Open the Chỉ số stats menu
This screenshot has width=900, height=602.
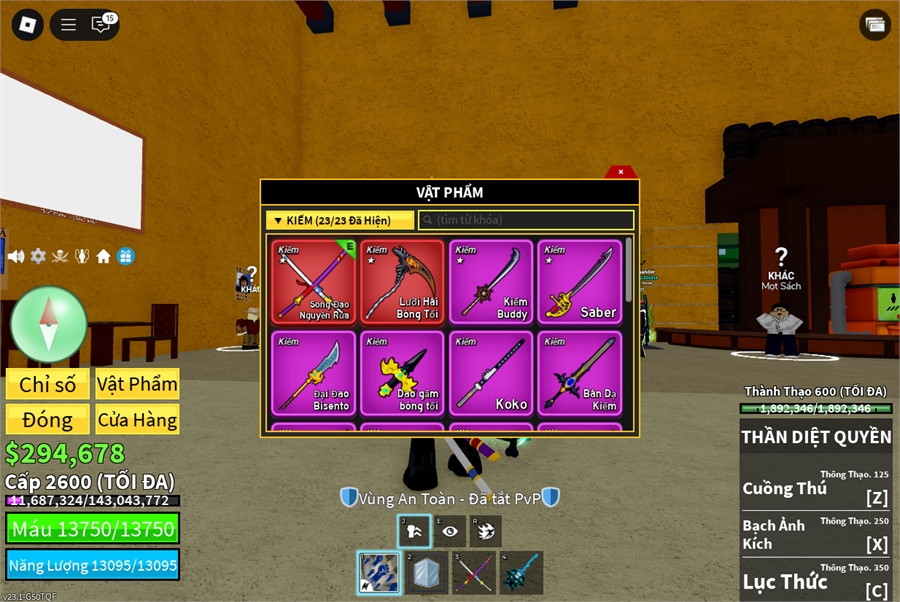48,384
